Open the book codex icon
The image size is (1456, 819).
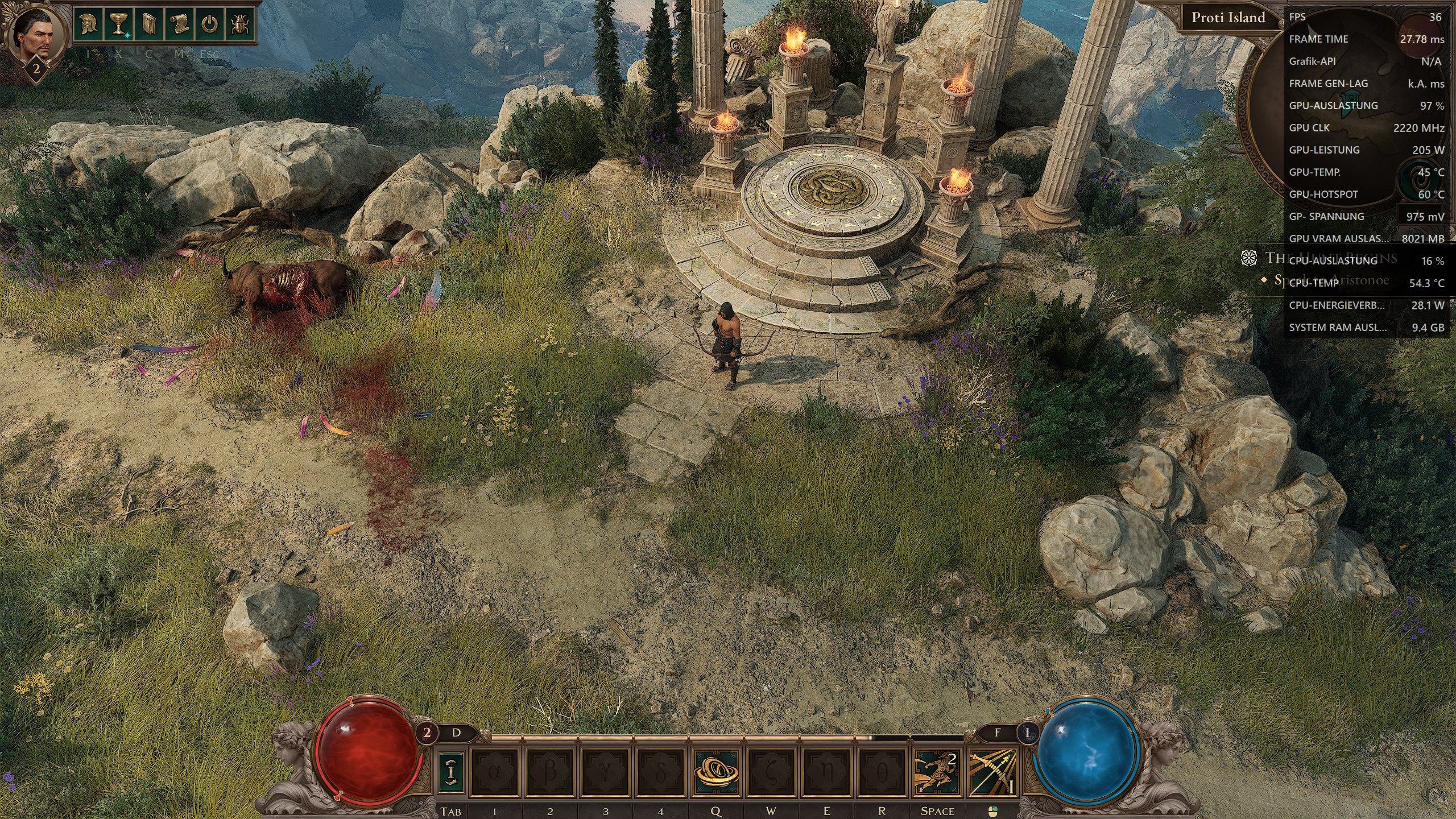coord(149,24)
